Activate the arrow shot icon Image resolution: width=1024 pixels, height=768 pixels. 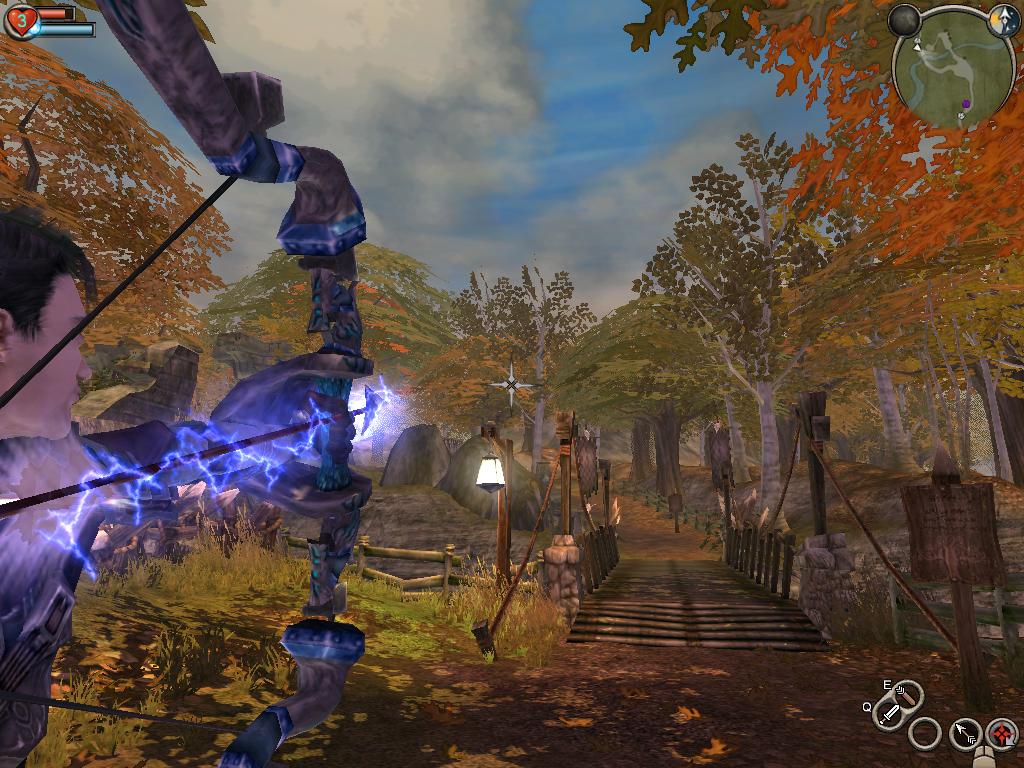(x=965, y=735)
